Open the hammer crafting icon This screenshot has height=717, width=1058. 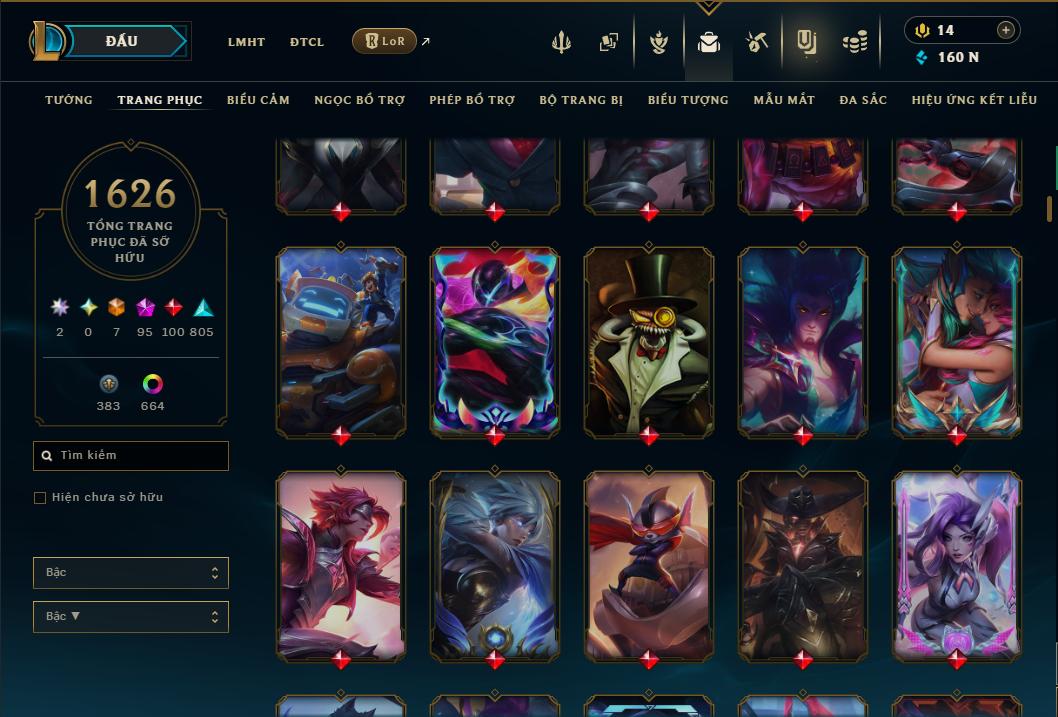pos(757,42)
